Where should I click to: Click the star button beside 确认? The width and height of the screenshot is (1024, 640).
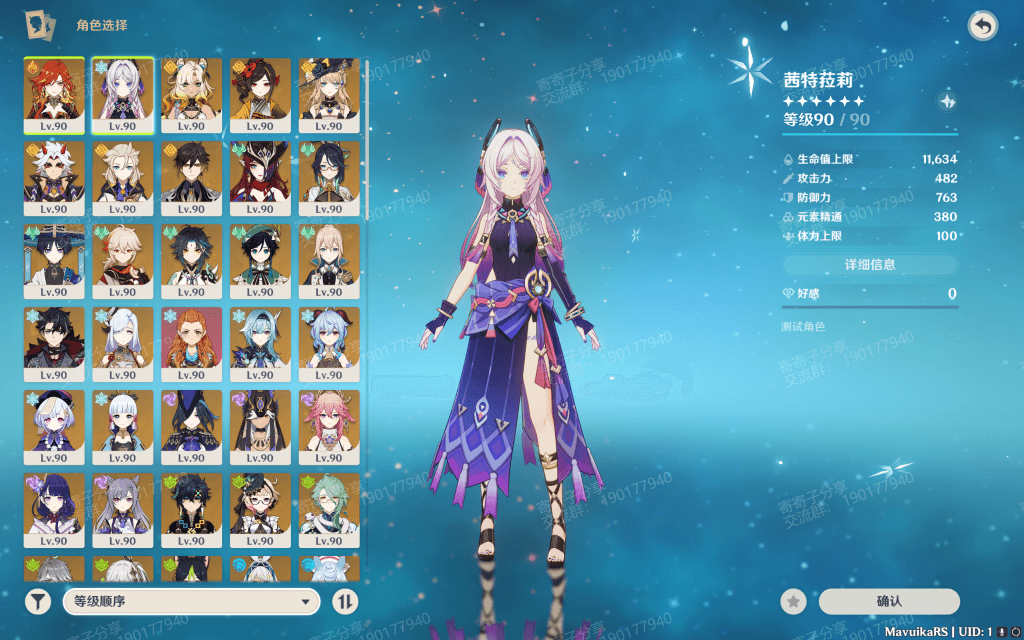click(793, 601)
